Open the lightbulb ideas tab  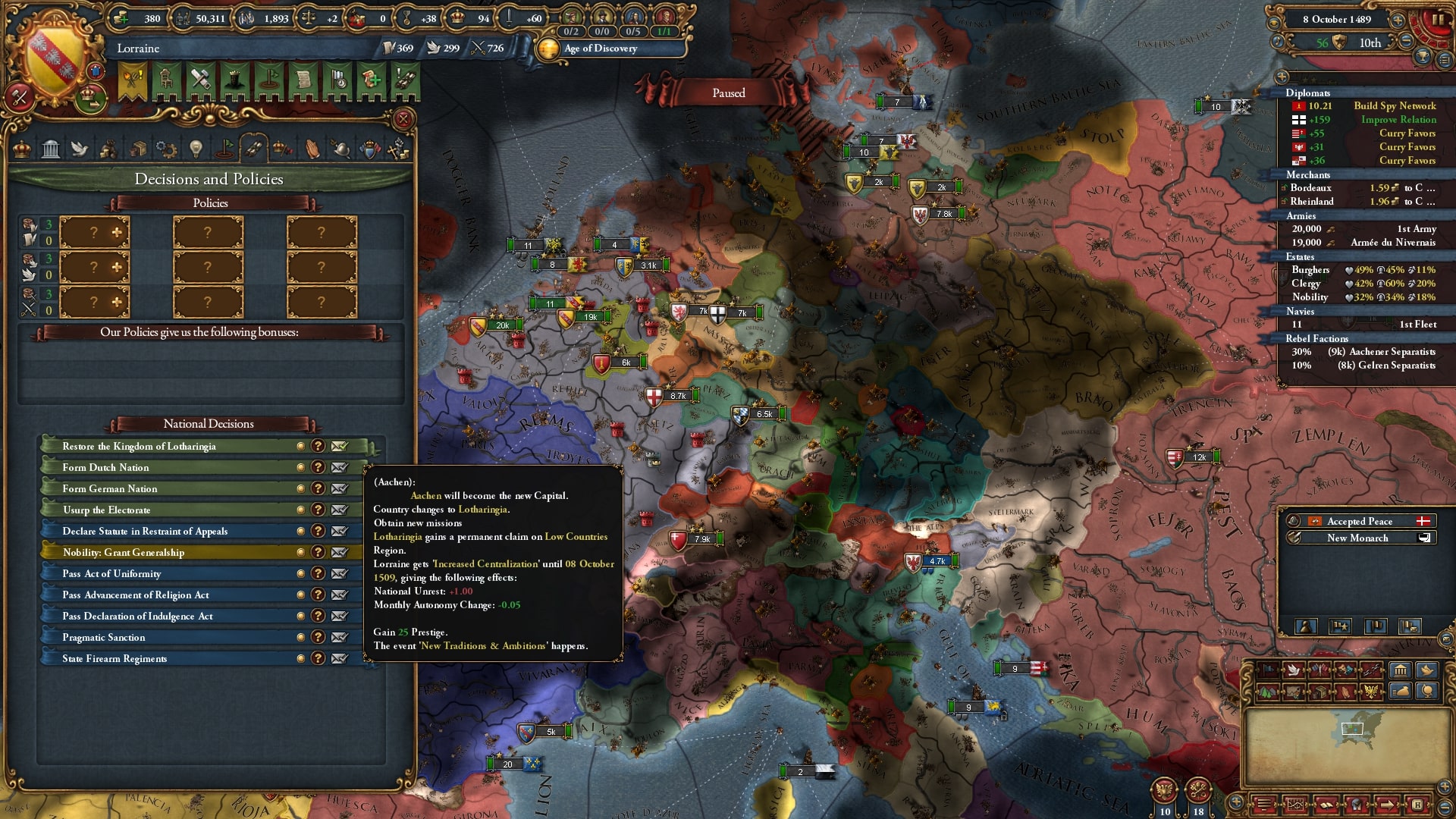(196, 149)
